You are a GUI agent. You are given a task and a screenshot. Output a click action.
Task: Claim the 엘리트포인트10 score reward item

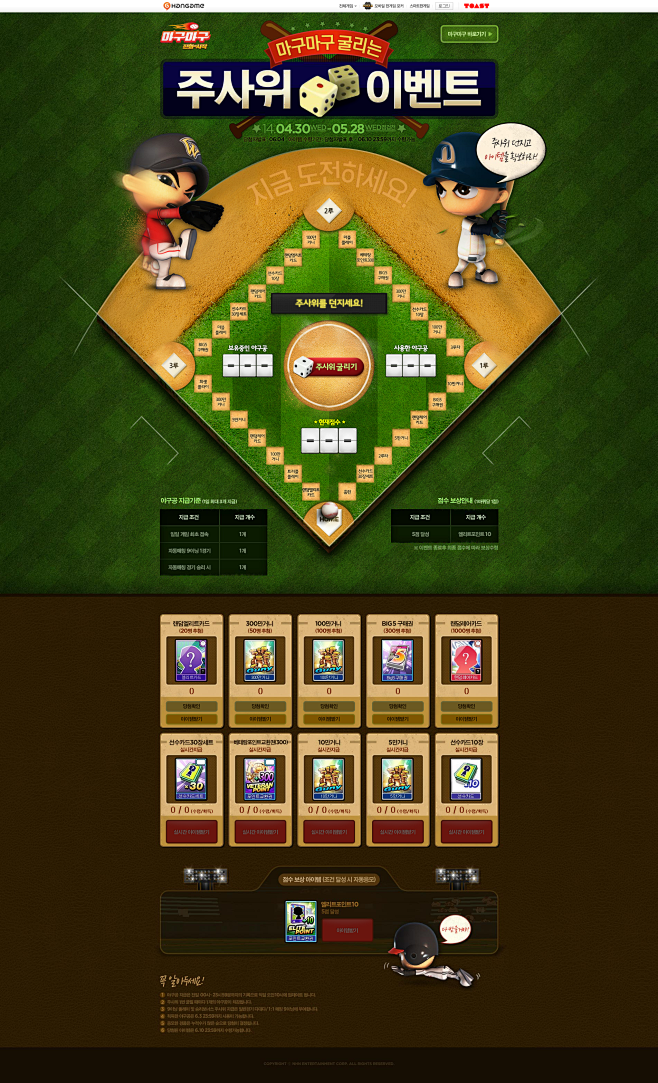point(347,931)
